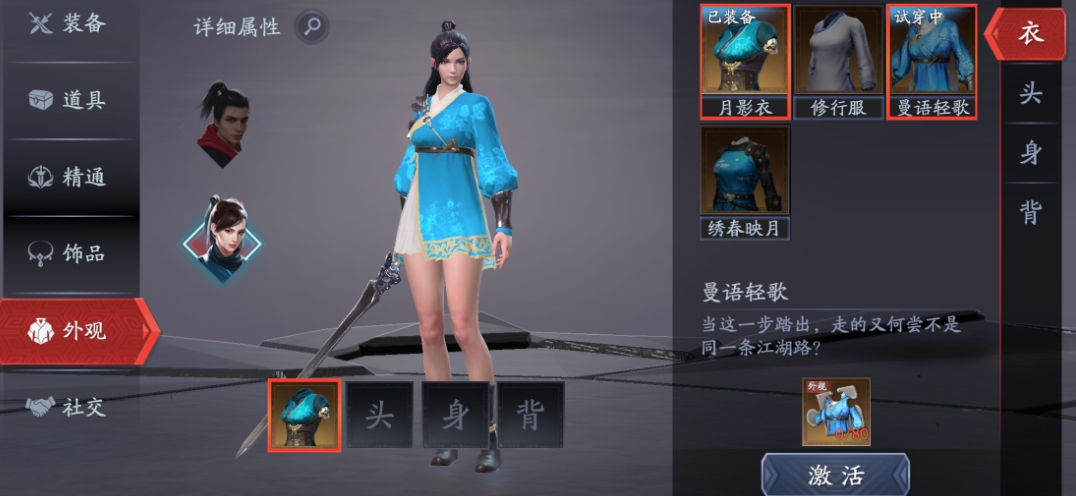Switch to the 背 back tab on the right
The width and height of the screenshot is (1076, 496).
click(x=1029, y=212)
